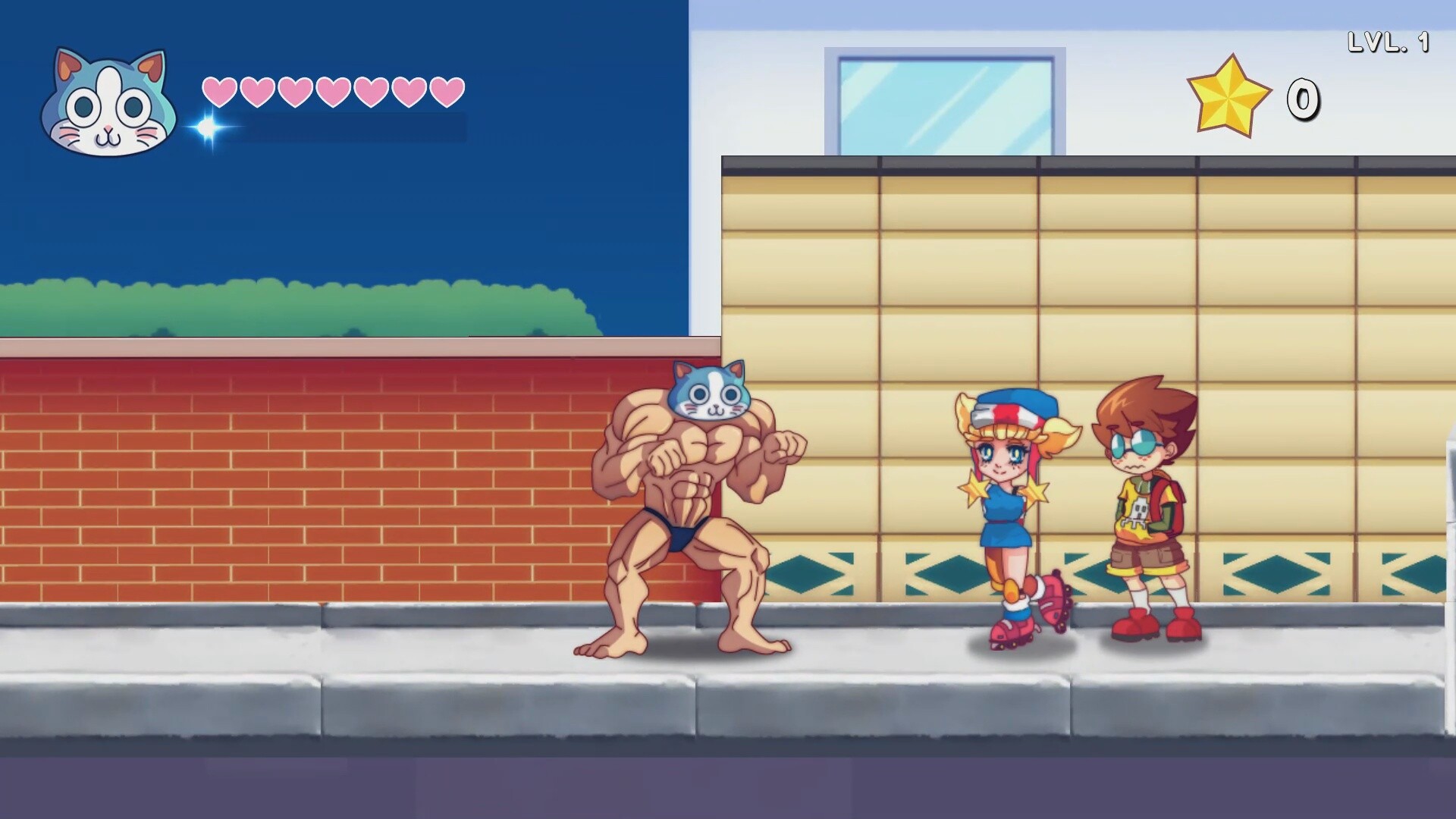Toggle the second heart from the left
Screen dimensions: 1456x819
pyautogui.click(x=255, y=89)
